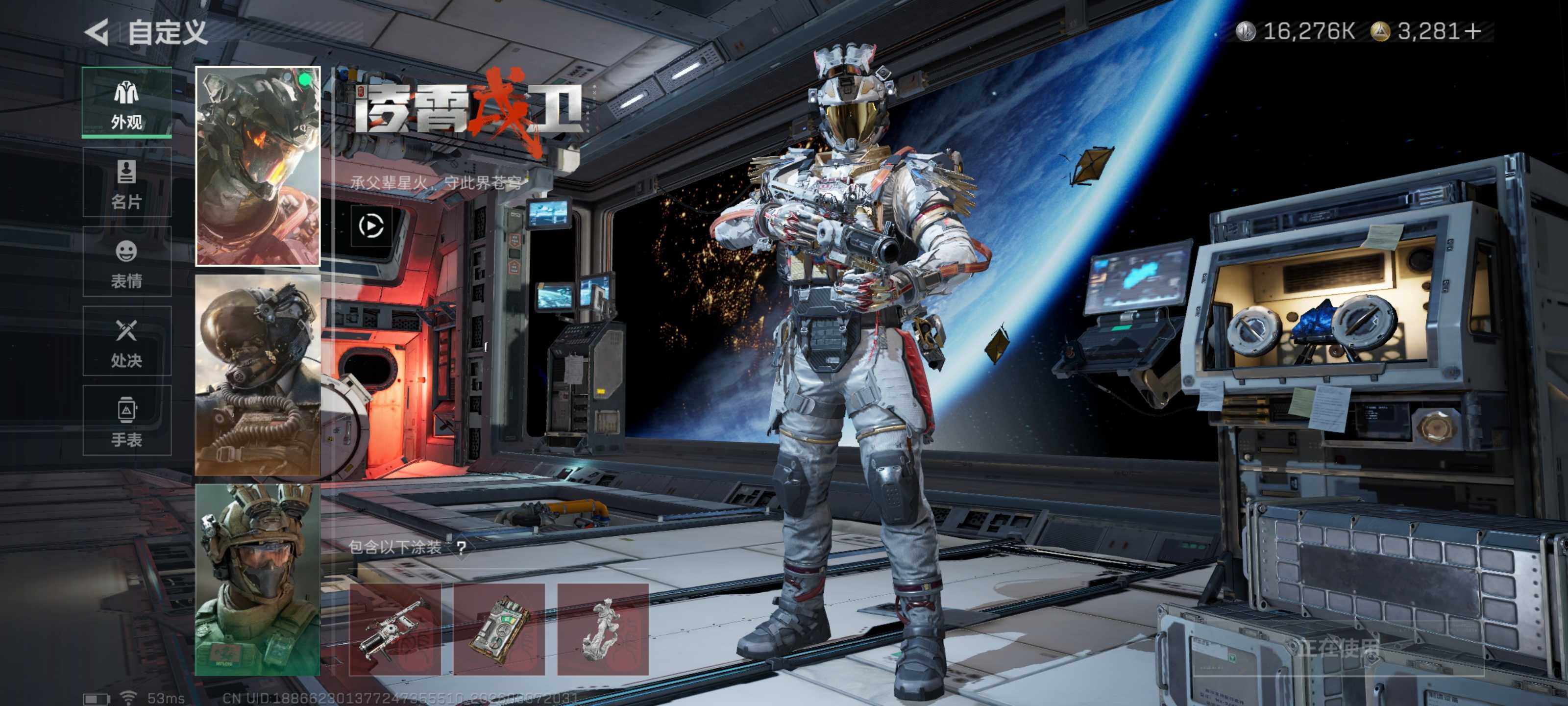Click the 正在使用 in-use button
This screenshot has width=1568, height=706.
(1338, 648)
